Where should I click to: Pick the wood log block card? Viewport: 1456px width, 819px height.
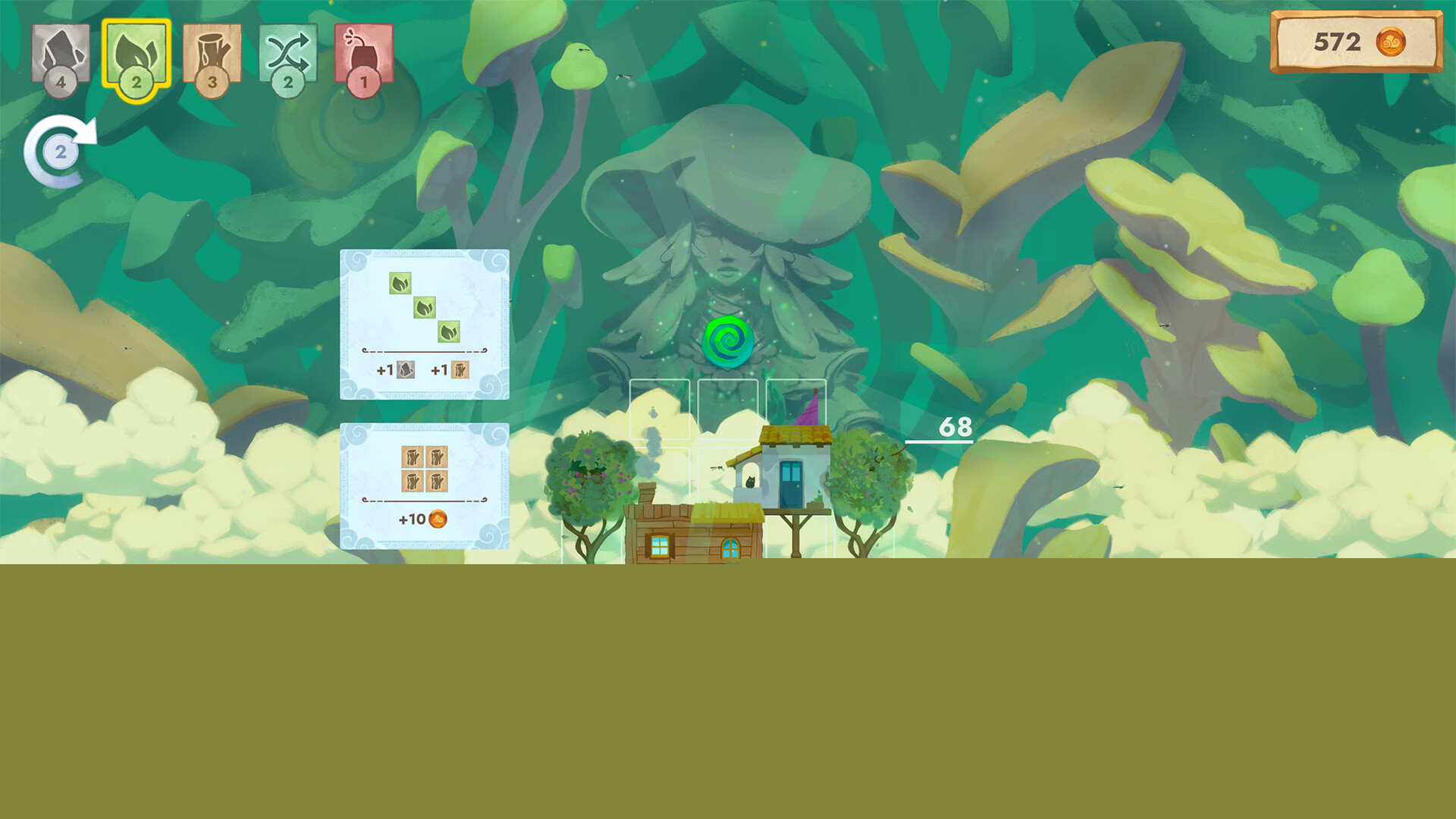pyautogui.click(x=212, y=55)
